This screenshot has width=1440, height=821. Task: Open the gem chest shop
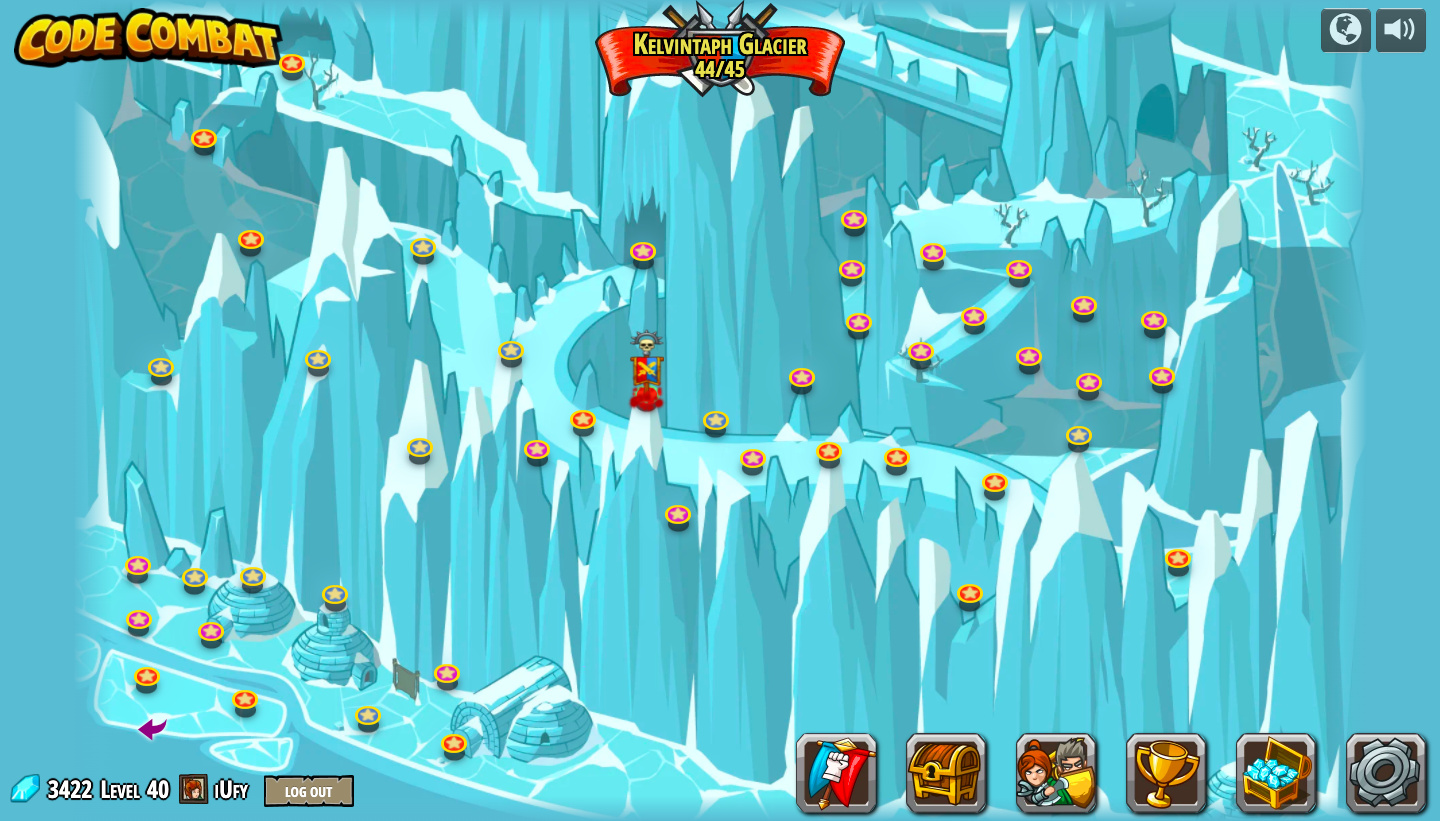pyautogui.click(x=1276, y=773)
